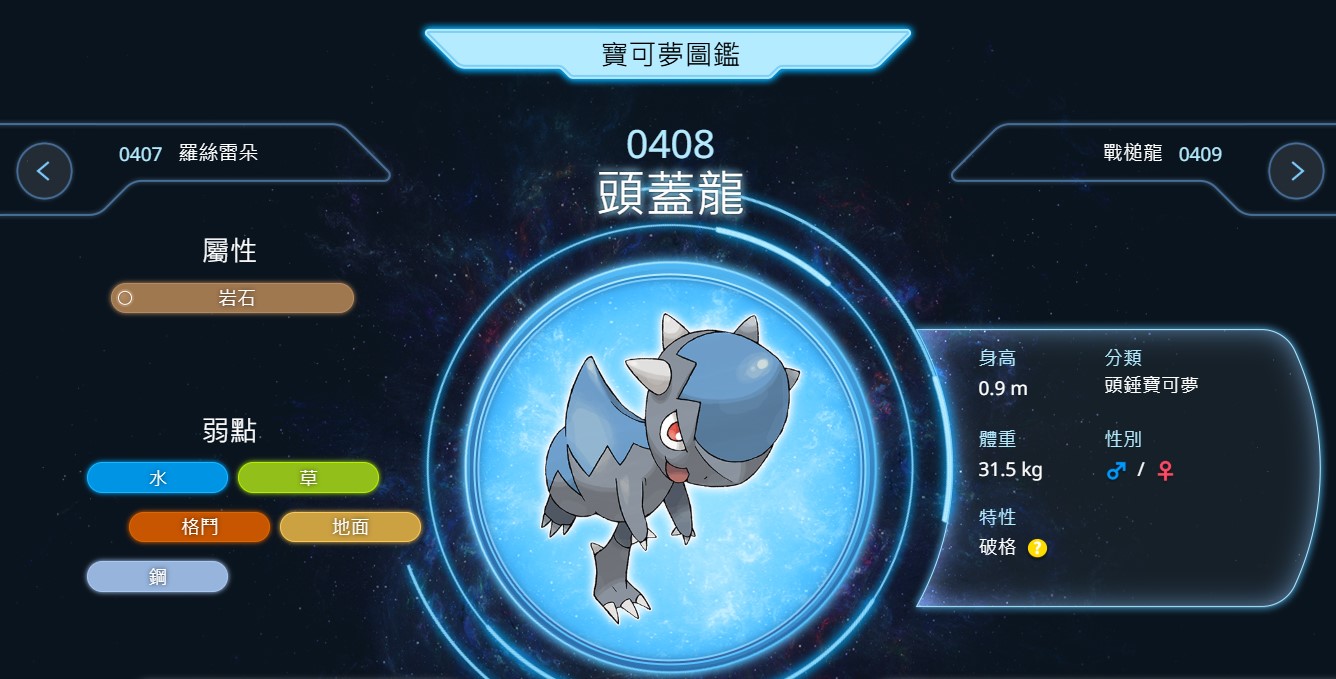This screenshot has height=679, width=1336.
Task: Go to previous Pokémon with left arrow
Action: tap(44, 171)
